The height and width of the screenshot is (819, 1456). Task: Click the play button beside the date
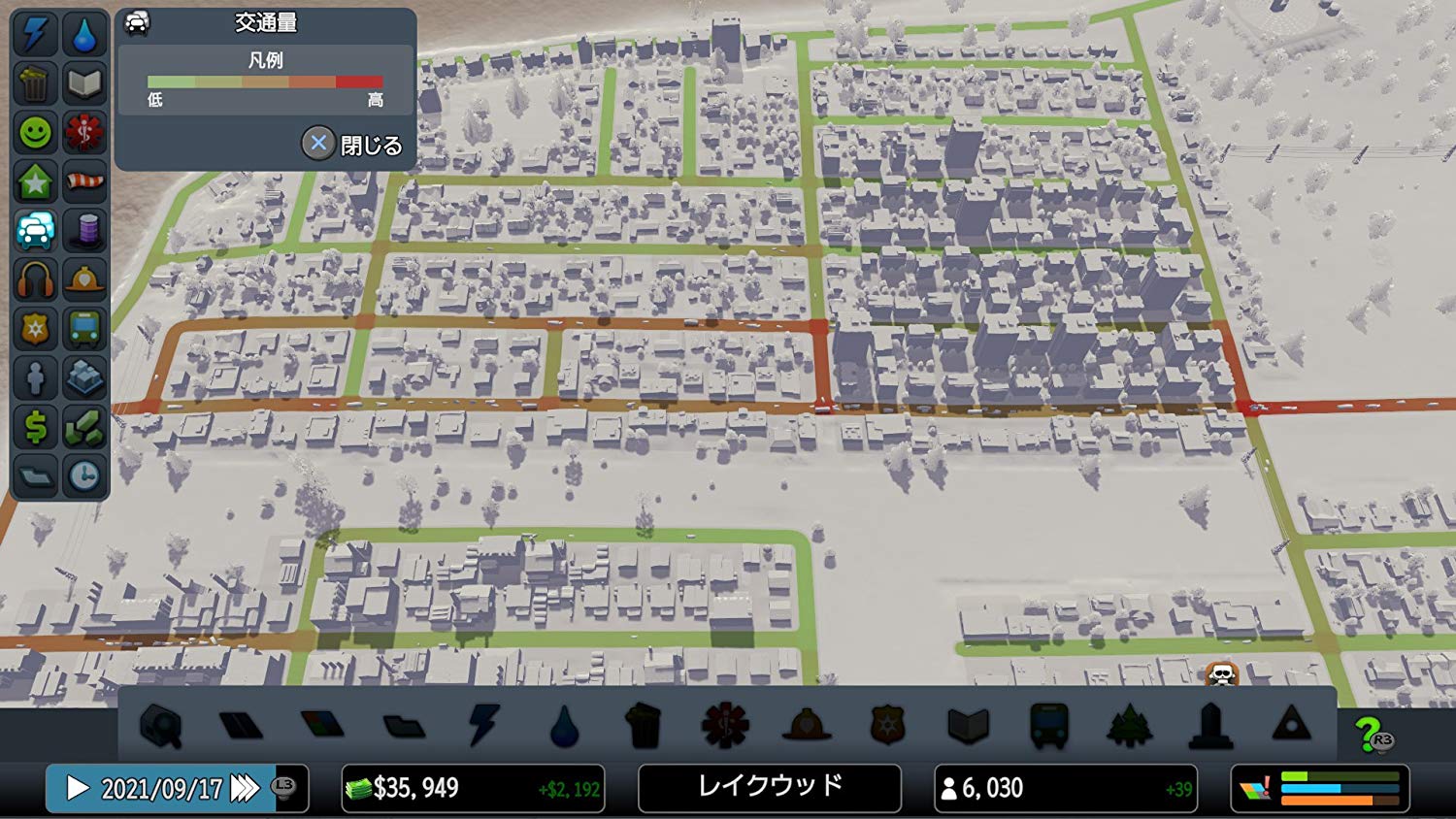click(78, 788)
